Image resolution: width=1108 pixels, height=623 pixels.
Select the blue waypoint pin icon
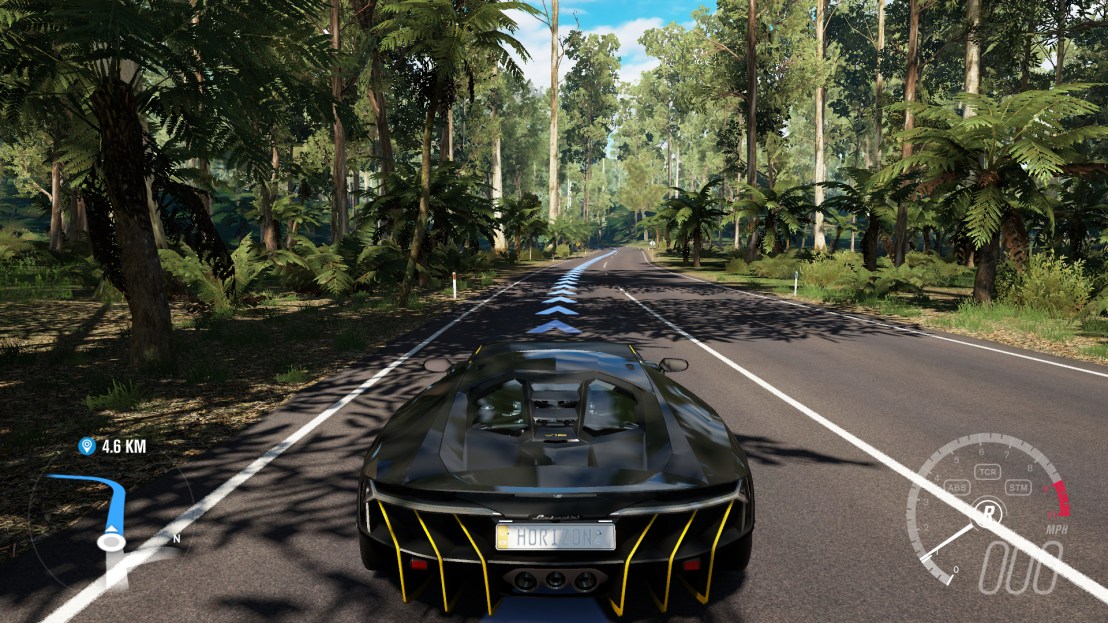point(86,446)
